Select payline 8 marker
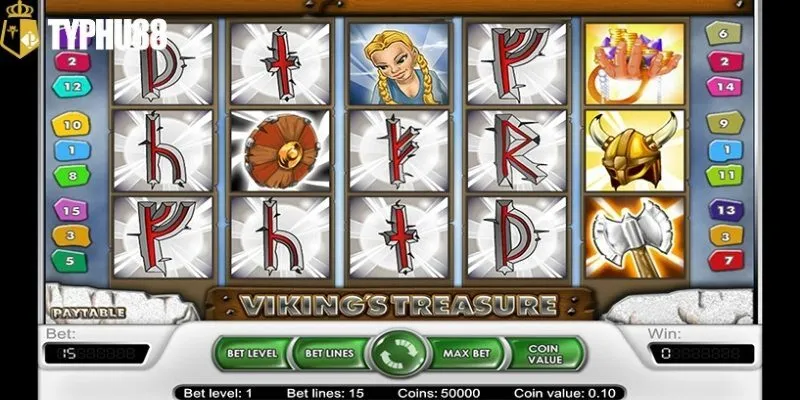The image size is (800, 400). tap(71, 176)
